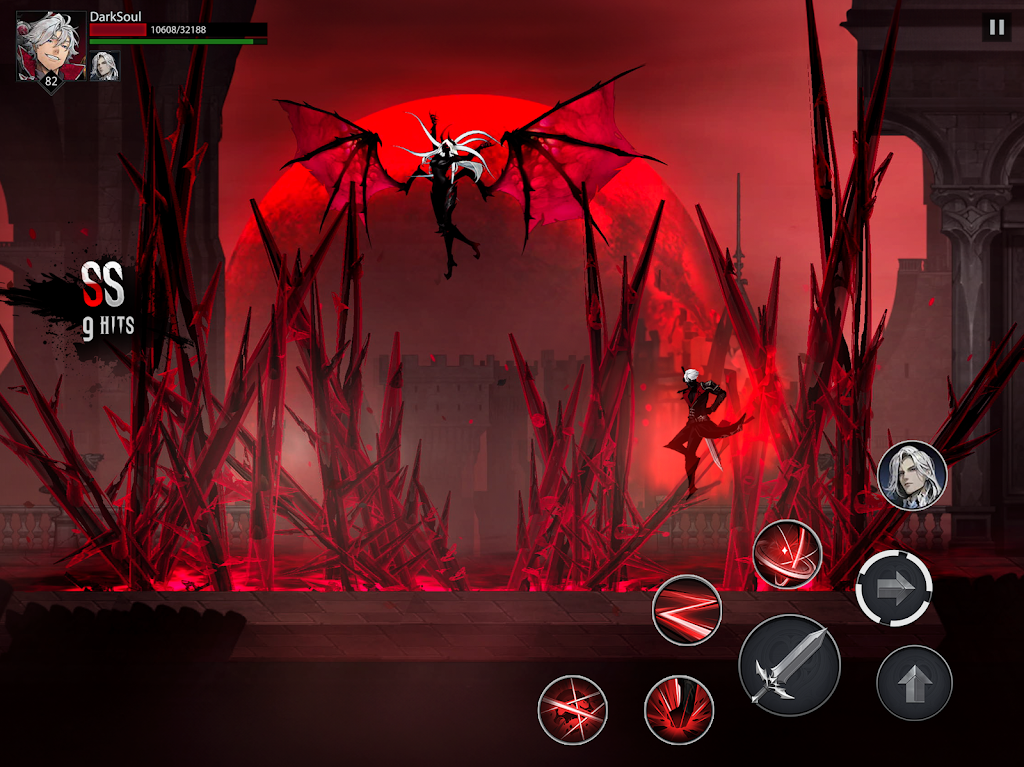Switch to the white-haired partner character portrait
This screenshot has width=1024, height=767.
point(912,476)
